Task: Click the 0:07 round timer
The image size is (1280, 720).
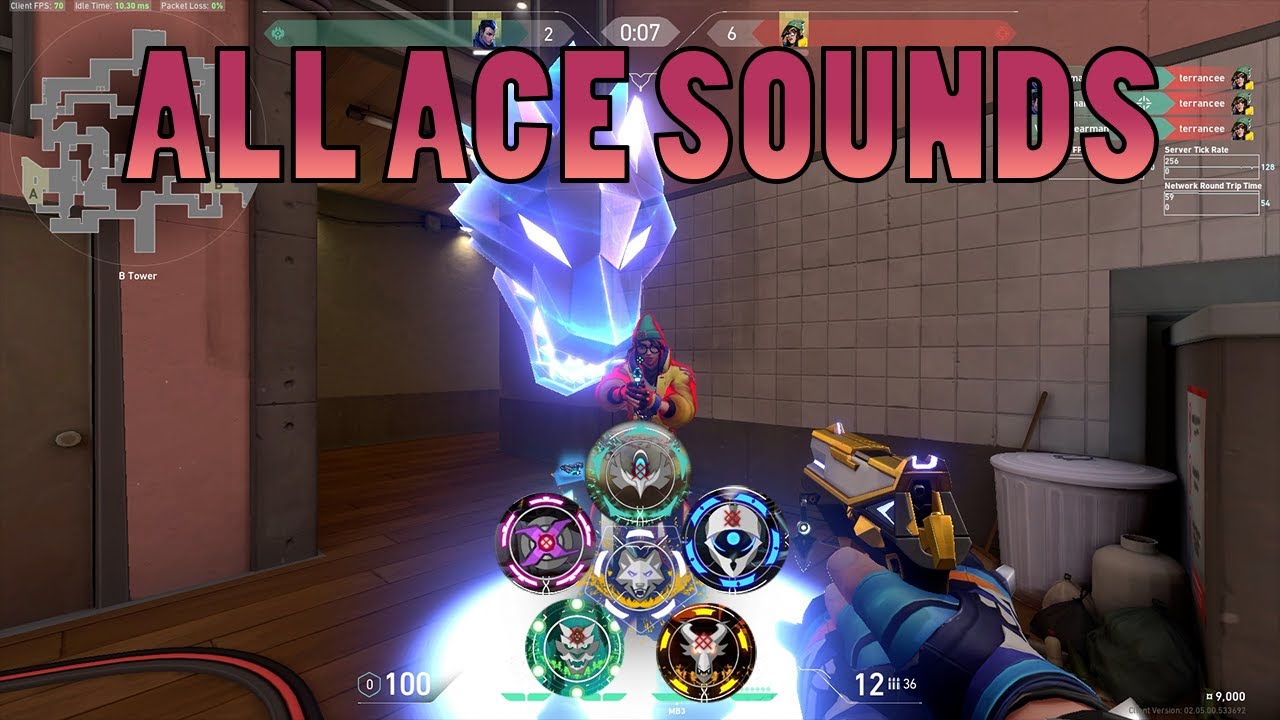Action: [x=640, y=32]
